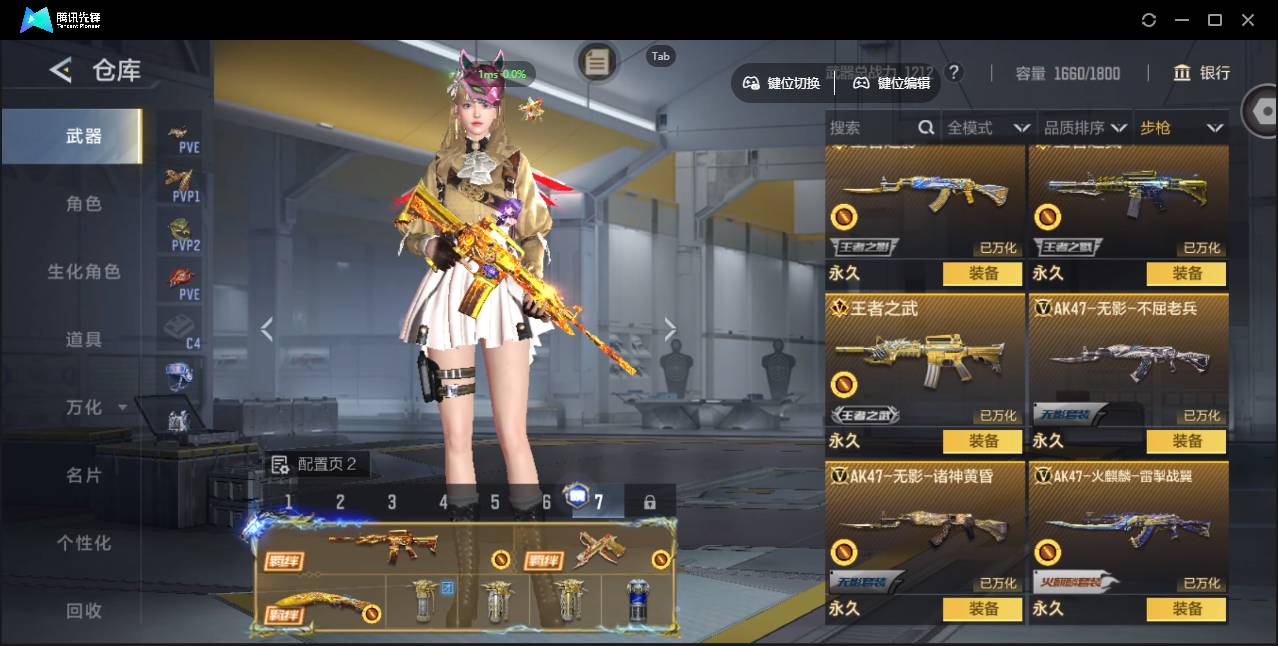The height and width of the screenshot is (646, 1278).
Task: Select the 道具 category
Action: pyautogui.click(x=84, y=340)
